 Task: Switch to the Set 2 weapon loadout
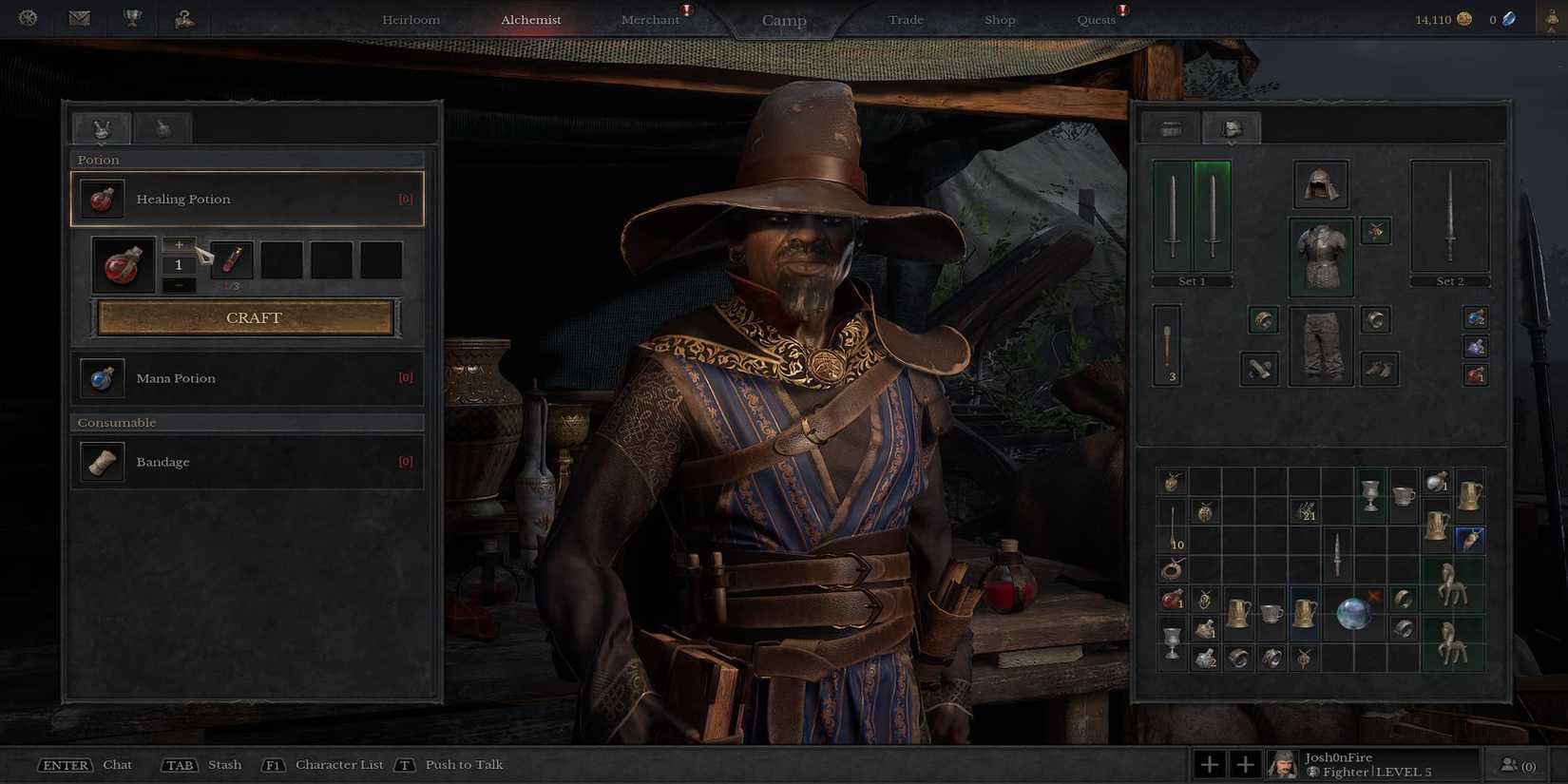pos(1450,280)
